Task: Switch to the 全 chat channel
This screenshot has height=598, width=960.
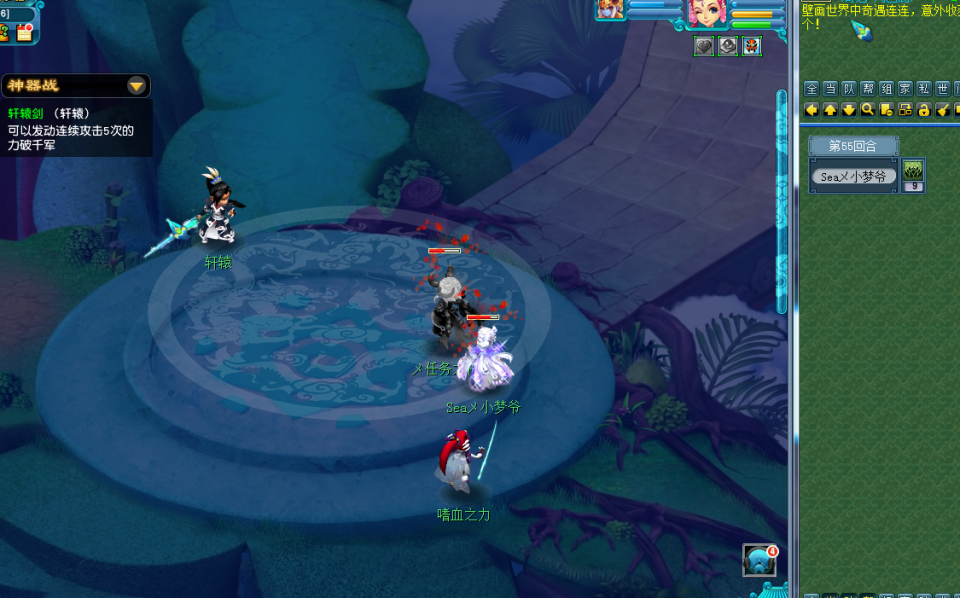Action: (812, 88)
